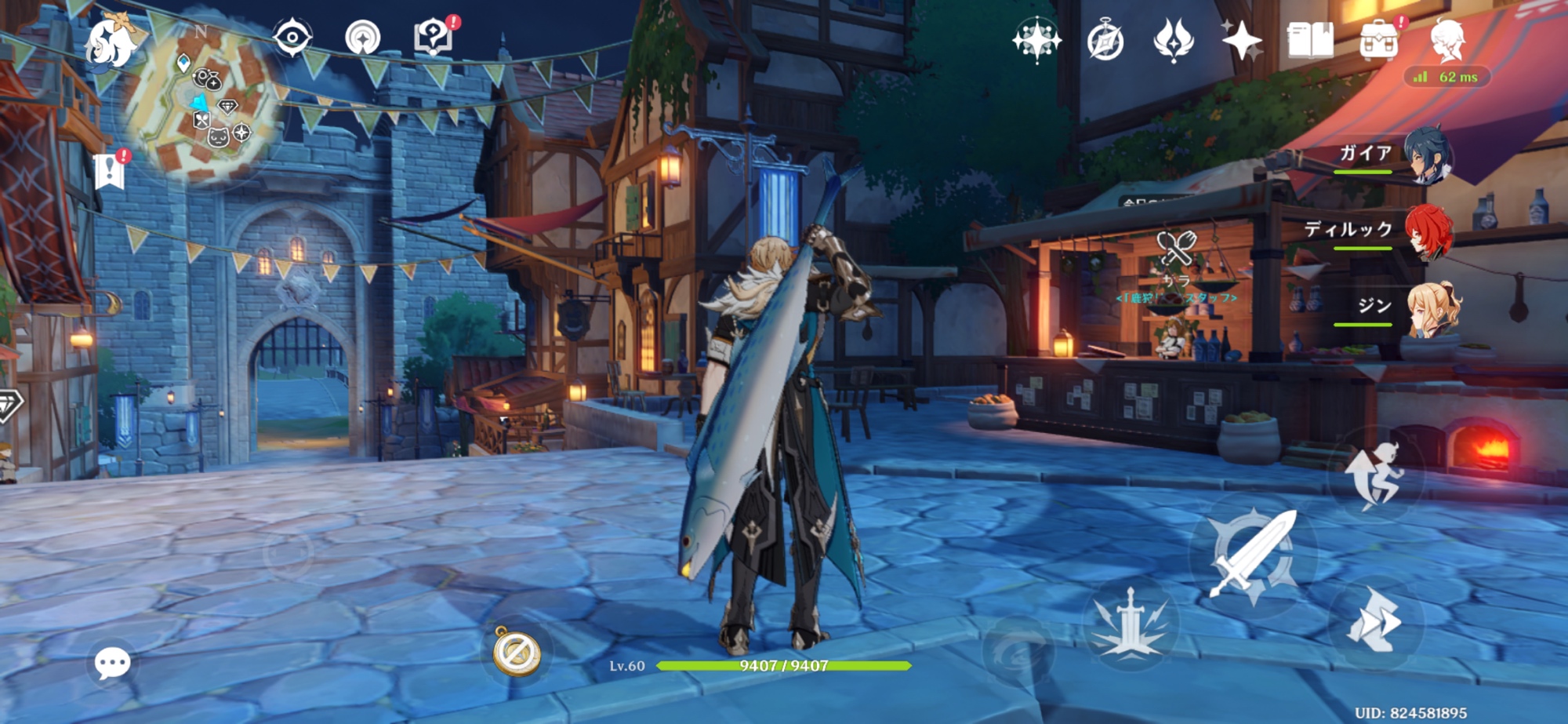
Task: Open the tutorial question mark icon
Action: (x=433, y=37)
